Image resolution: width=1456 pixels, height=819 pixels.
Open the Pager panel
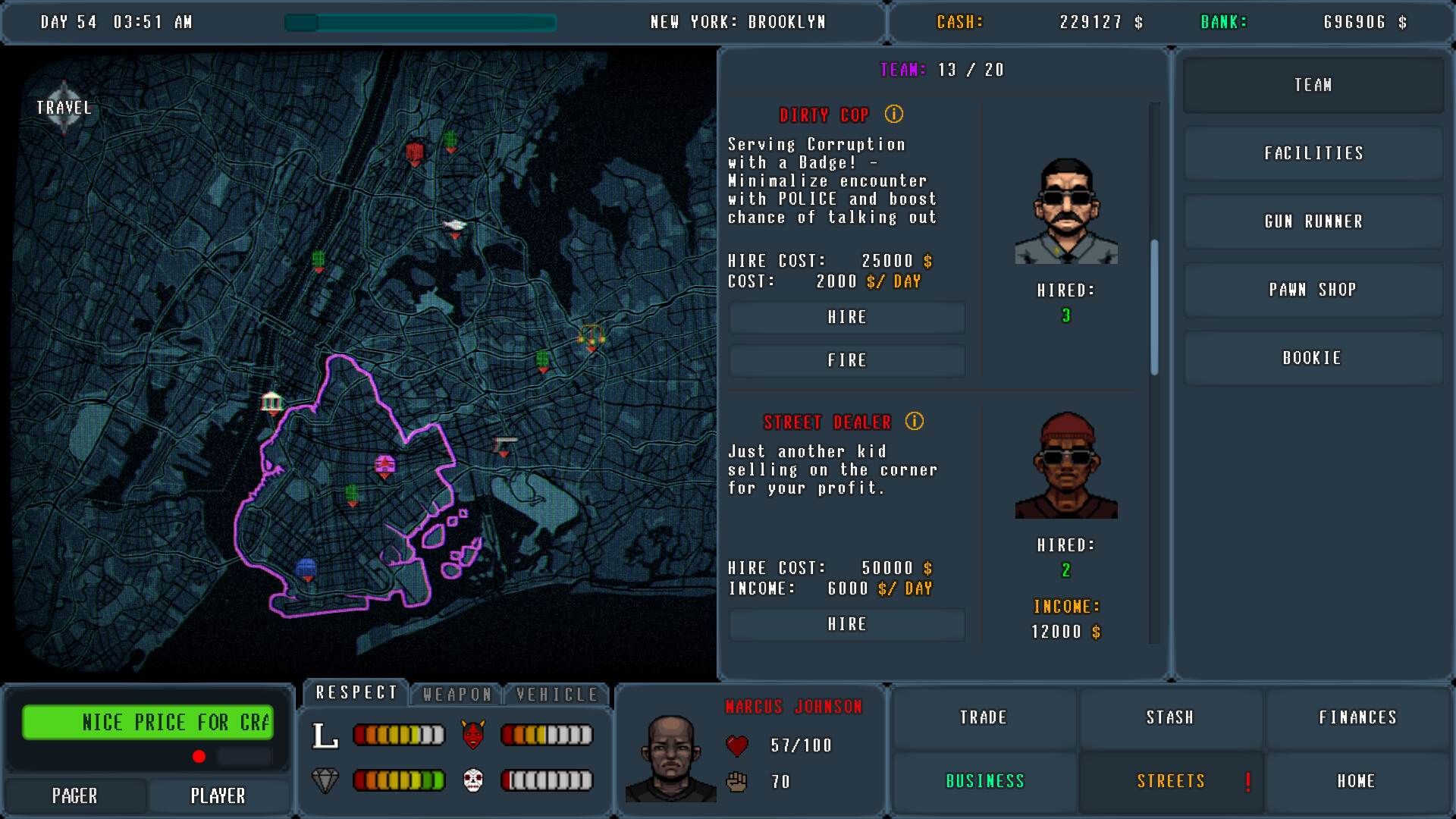point(74,795)
